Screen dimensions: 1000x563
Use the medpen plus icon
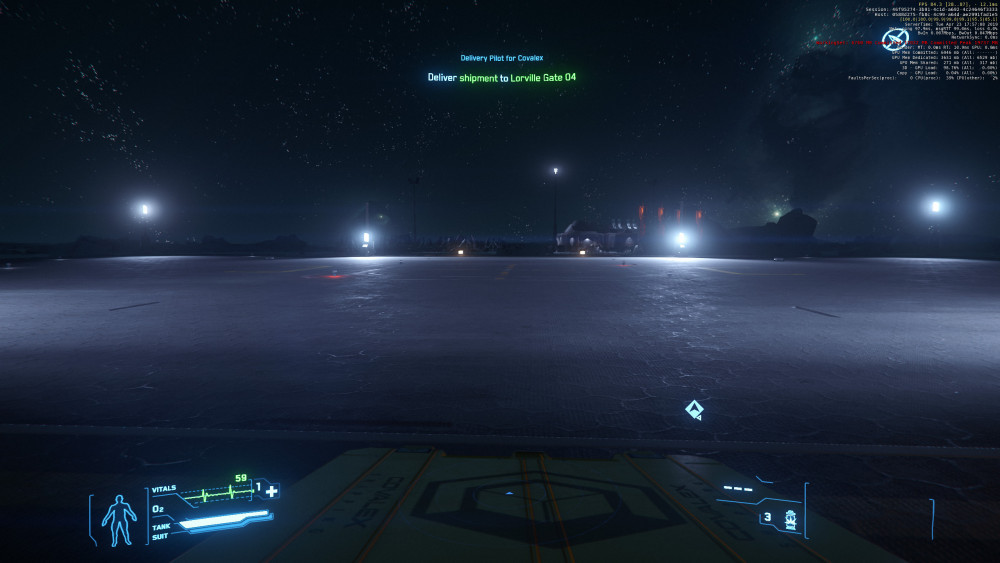(x=271, y=490)
